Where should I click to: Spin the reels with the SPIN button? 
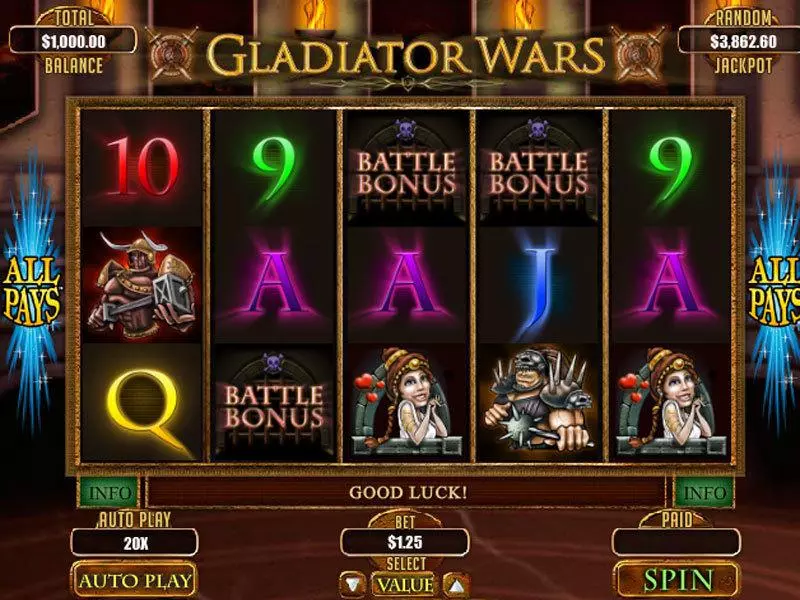coord(678,580)
